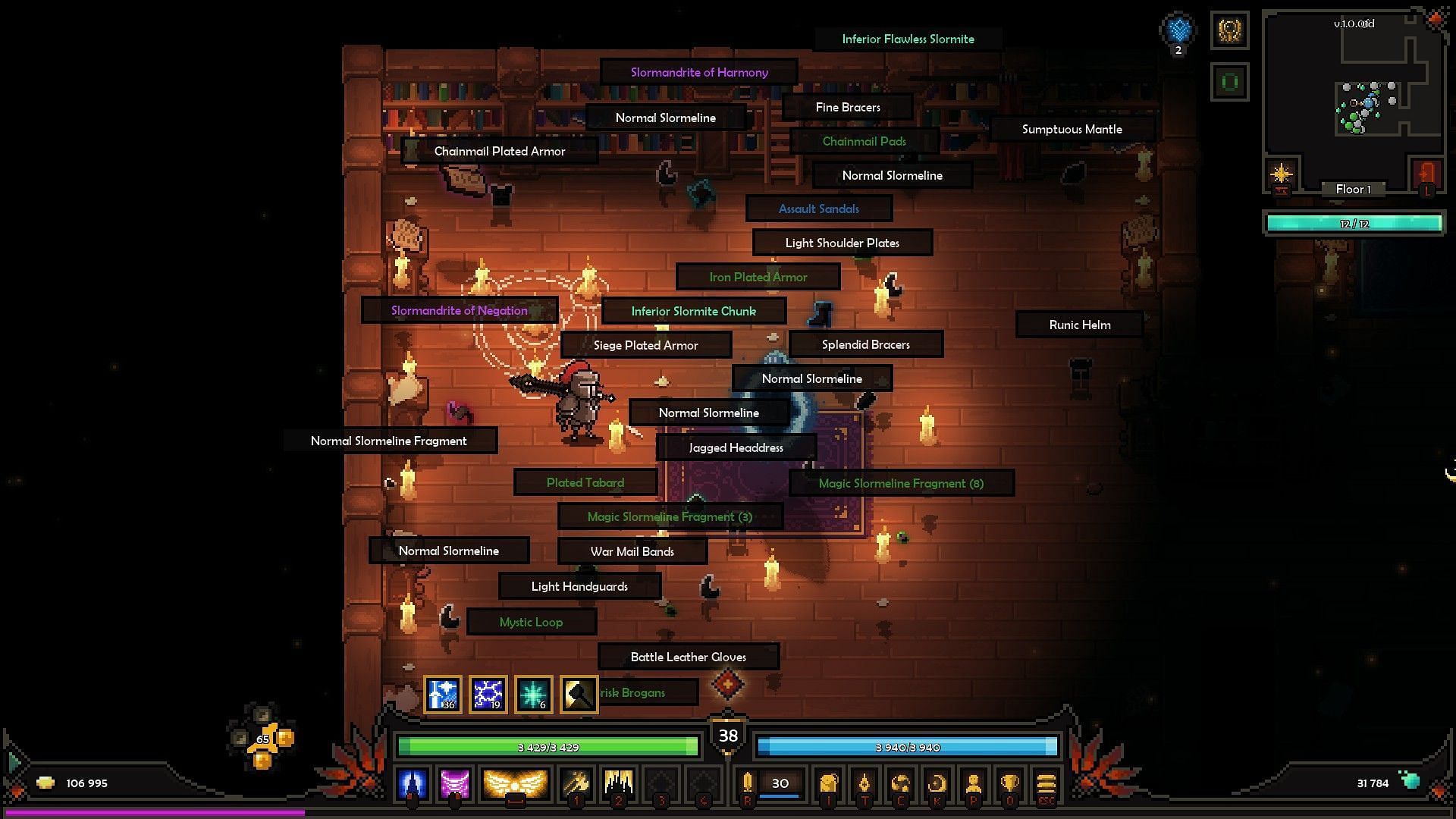
Task: Activate the golden wings skill
Action: [515, 783]
